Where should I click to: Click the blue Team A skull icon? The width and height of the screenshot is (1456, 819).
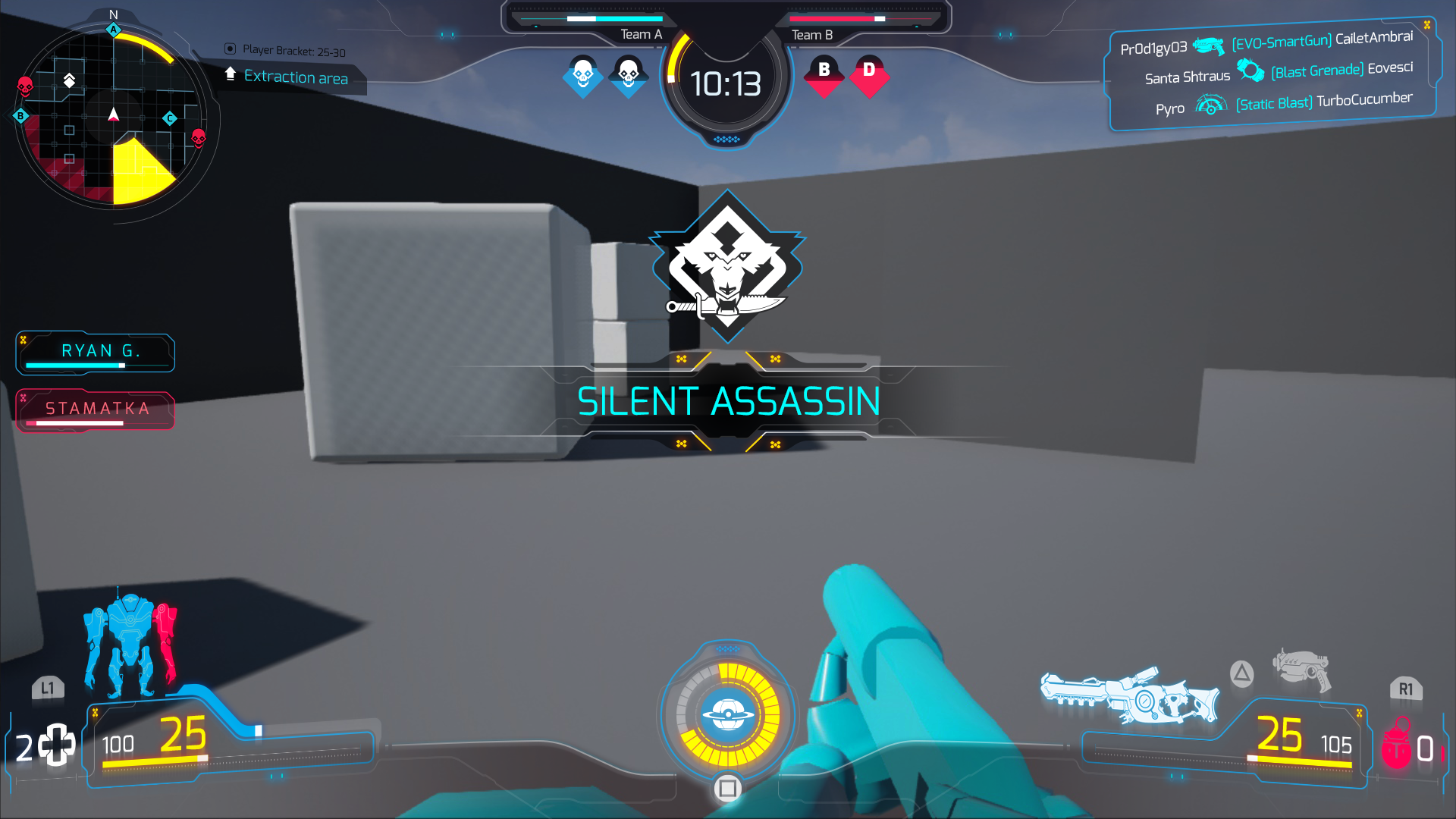point(584,74)
